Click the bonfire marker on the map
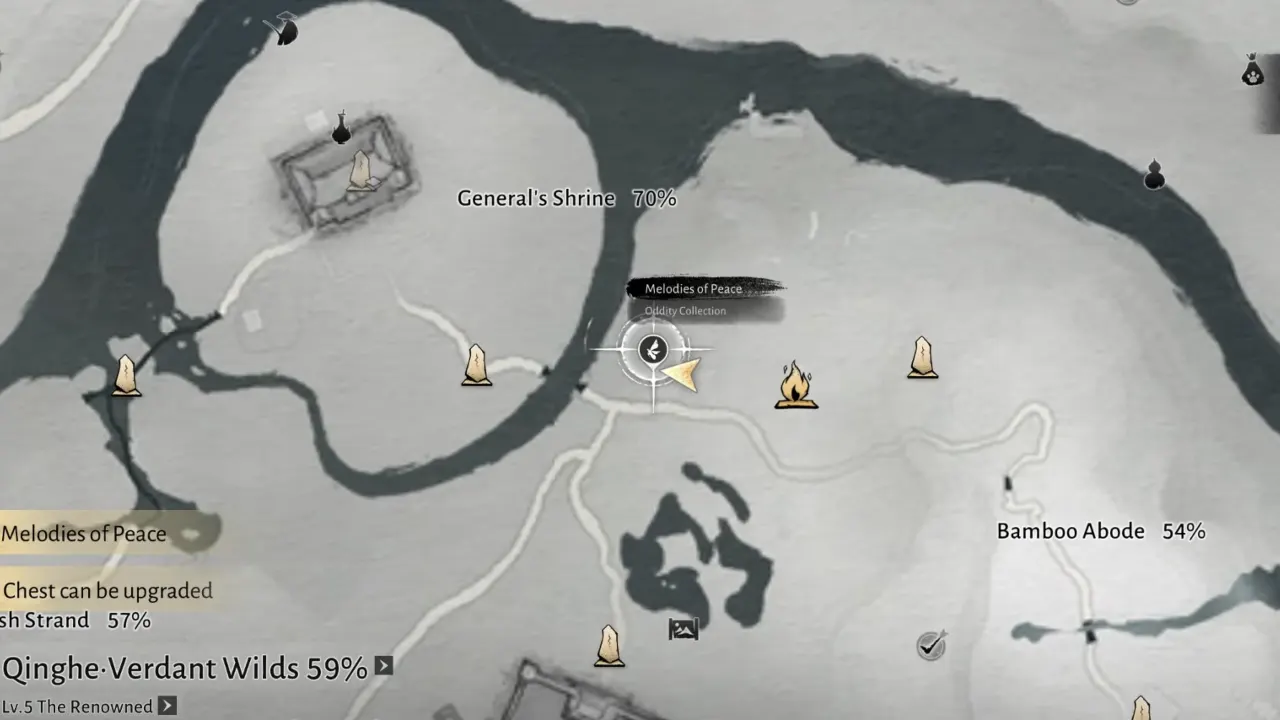The height and width of the screenshot is (720, 1280). (796, 386)
